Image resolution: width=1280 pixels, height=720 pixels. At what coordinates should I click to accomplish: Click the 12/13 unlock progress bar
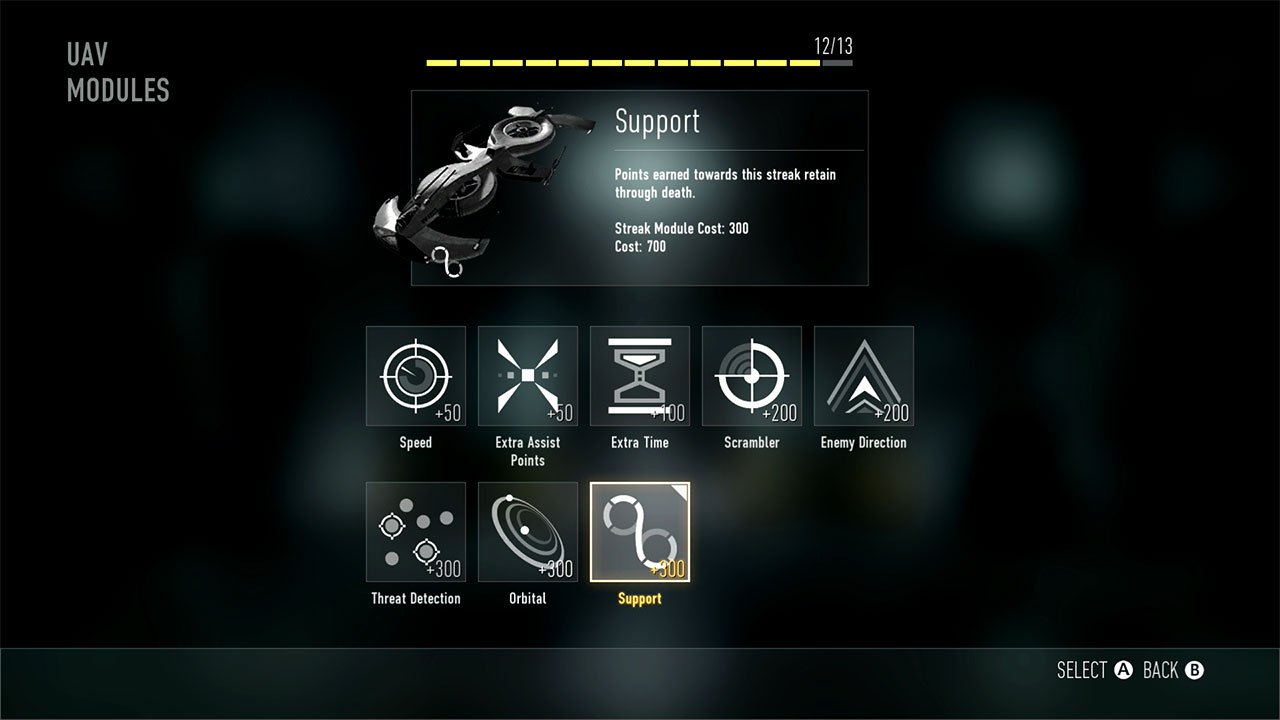639,63
